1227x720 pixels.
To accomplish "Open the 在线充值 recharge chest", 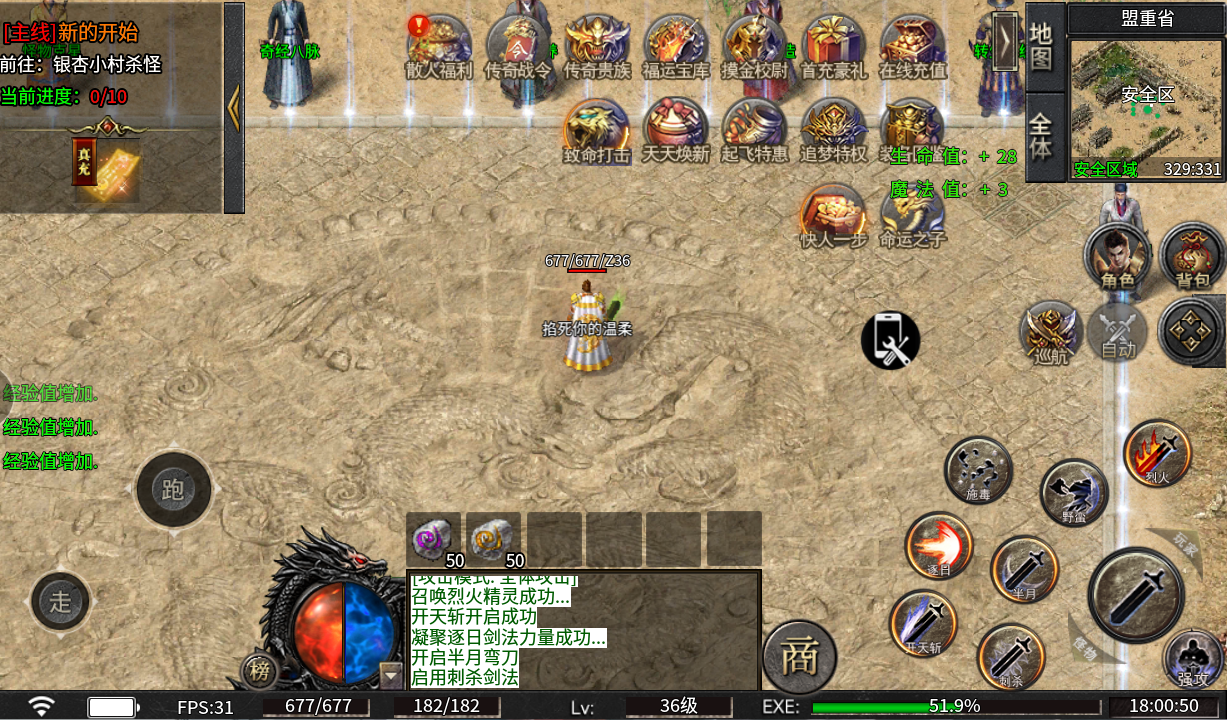I will [912, 44].
